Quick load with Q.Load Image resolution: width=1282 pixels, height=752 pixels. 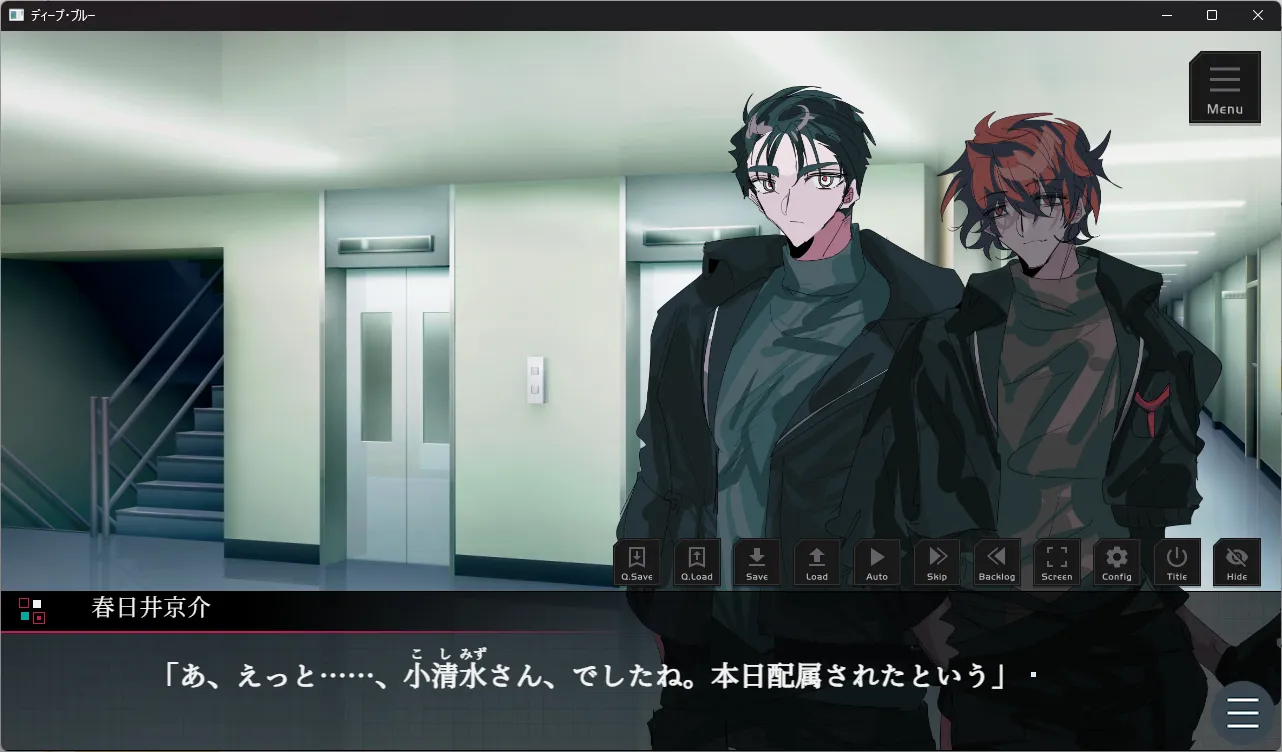click(697, 563)
